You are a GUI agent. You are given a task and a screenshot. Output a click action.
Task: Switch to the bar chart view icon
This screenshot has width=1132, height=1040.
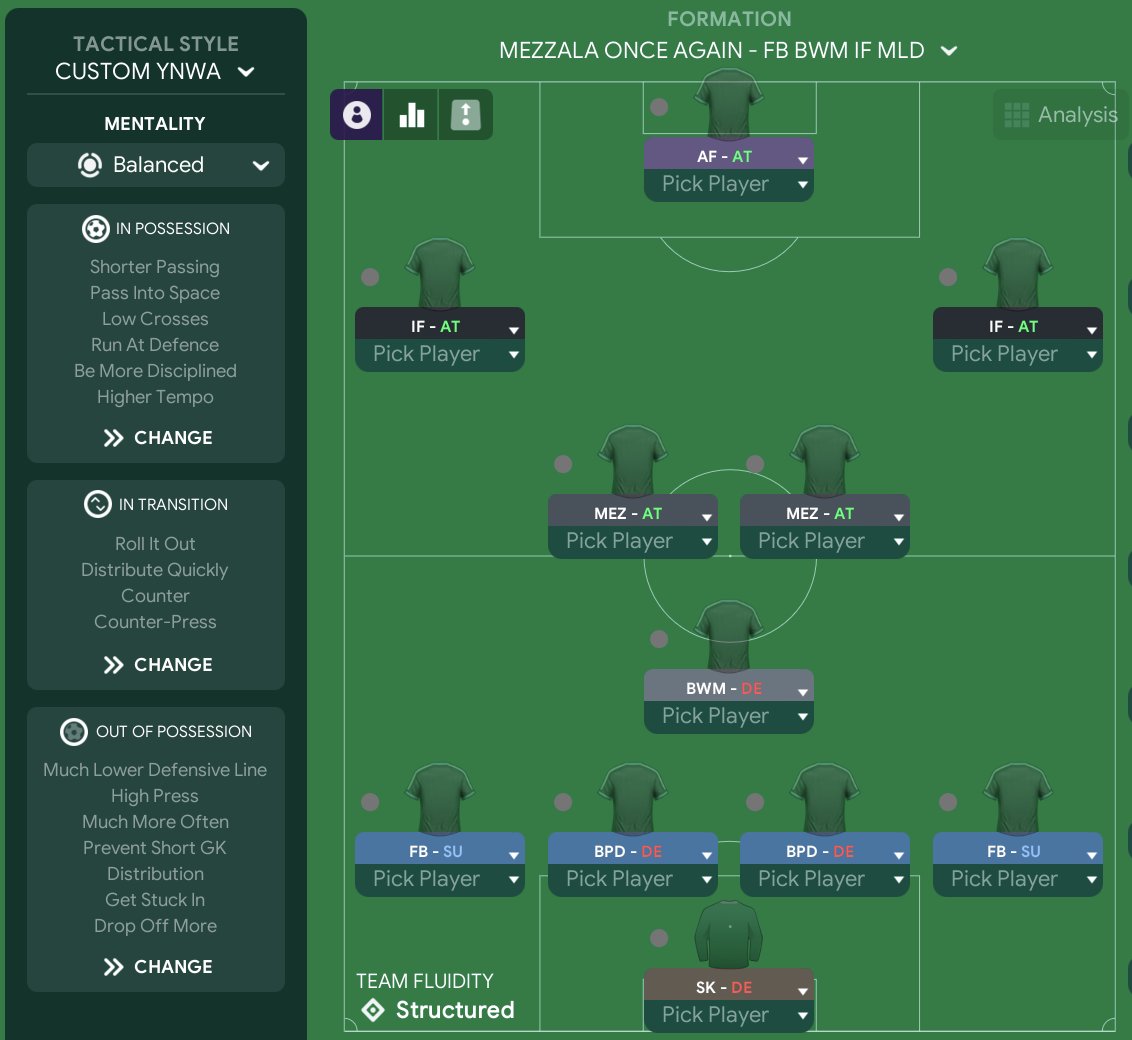[x=411, y=115]
